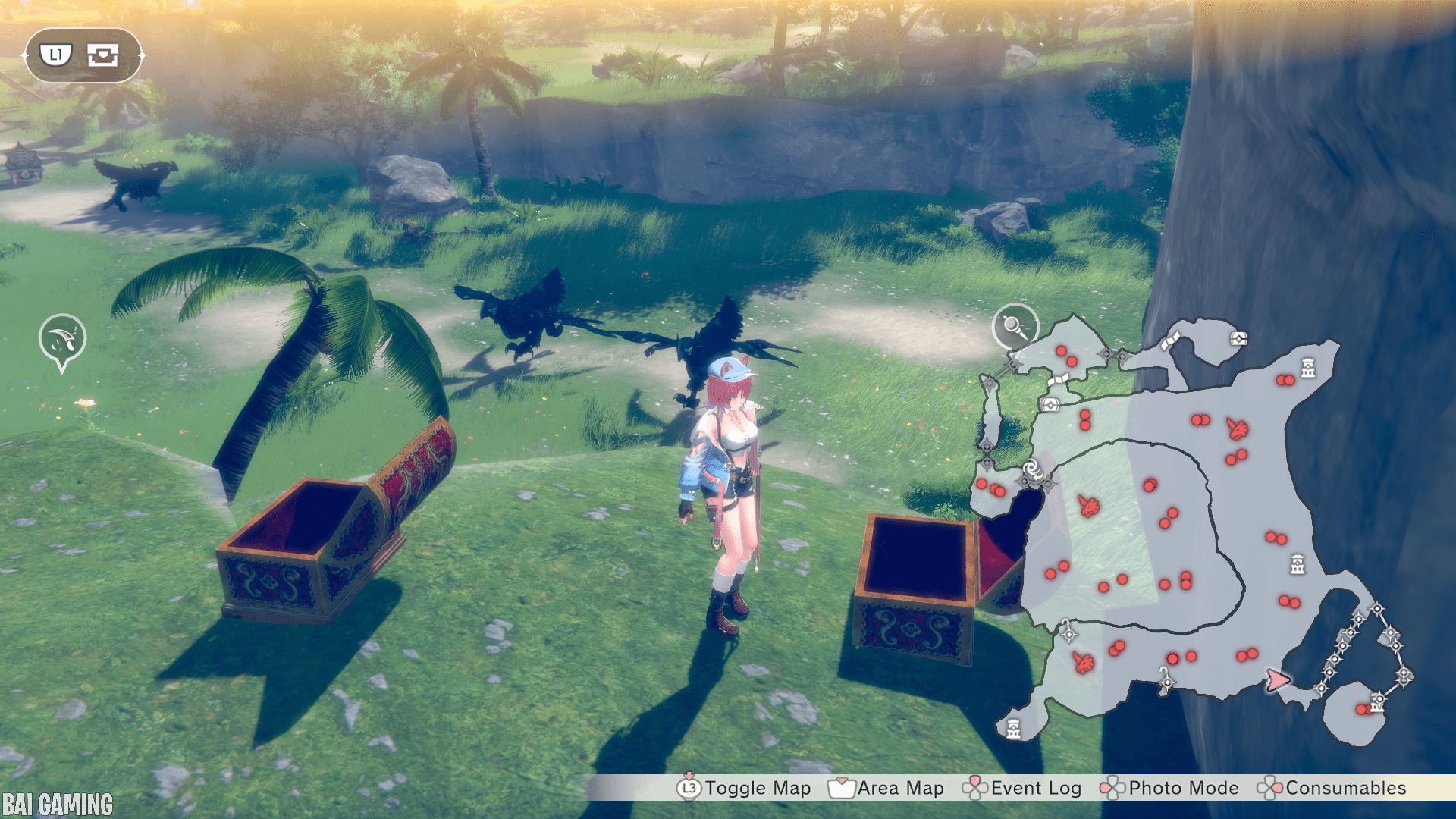Select the hook marker on the minimap

point(1165,677)
